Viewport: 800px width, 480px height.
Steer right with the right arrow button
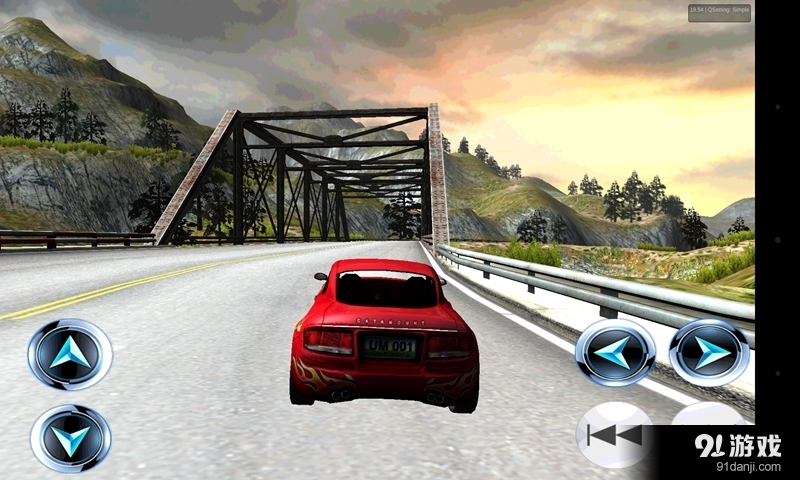[x=709, y=352]
